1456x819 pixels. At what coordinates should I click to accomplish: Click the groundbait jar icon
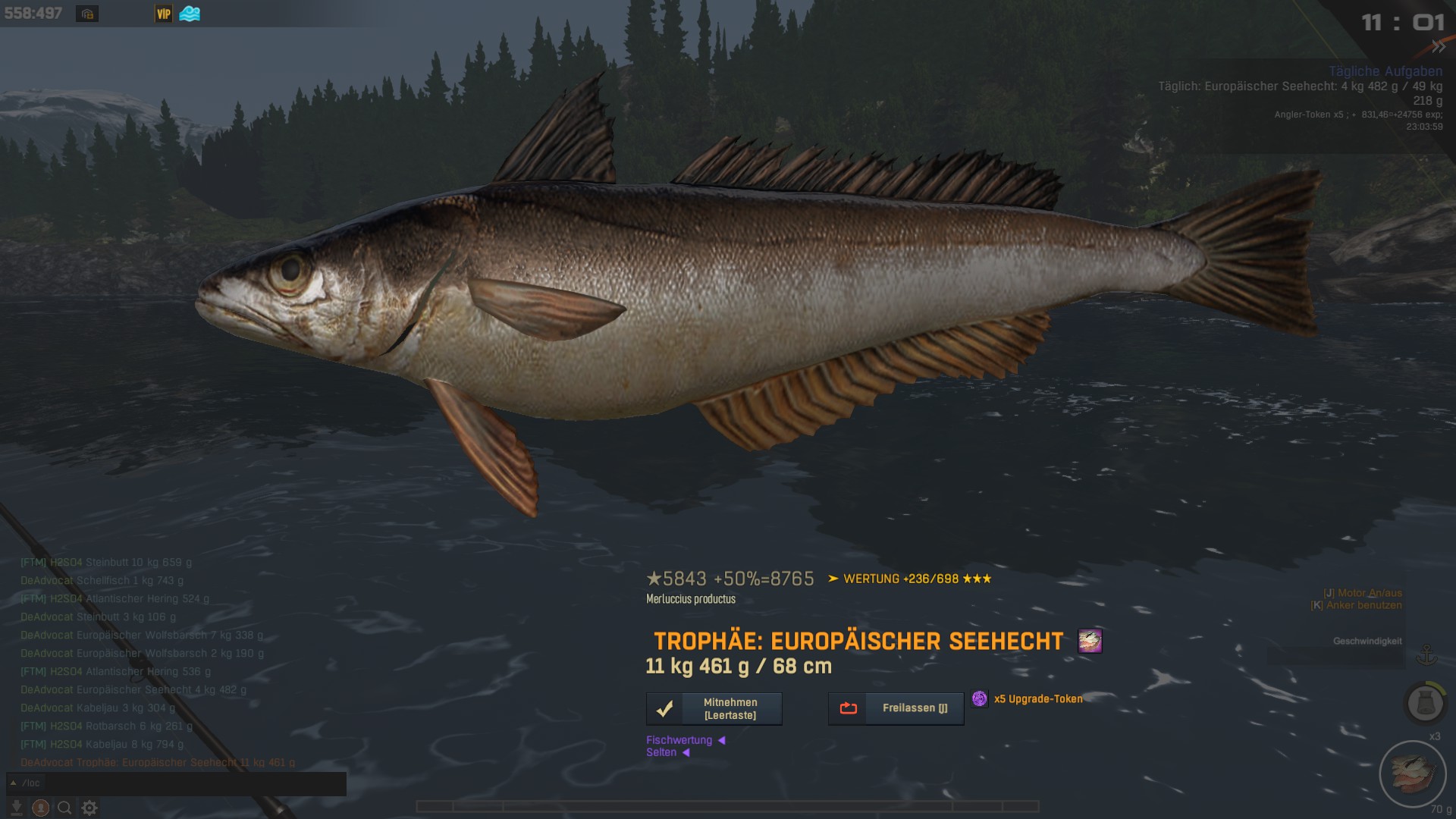[x=1425, y=703]
